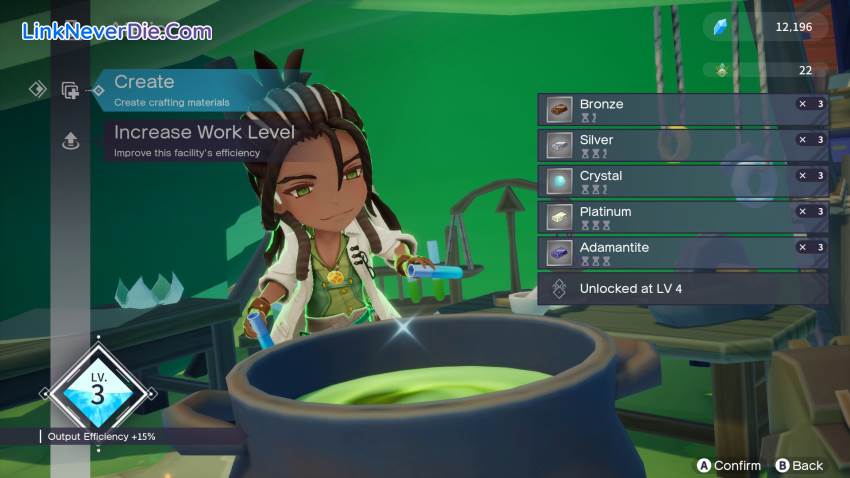Select Platinum in the crafting list
The image size is (850, 478).
click(x=682, y=217)
